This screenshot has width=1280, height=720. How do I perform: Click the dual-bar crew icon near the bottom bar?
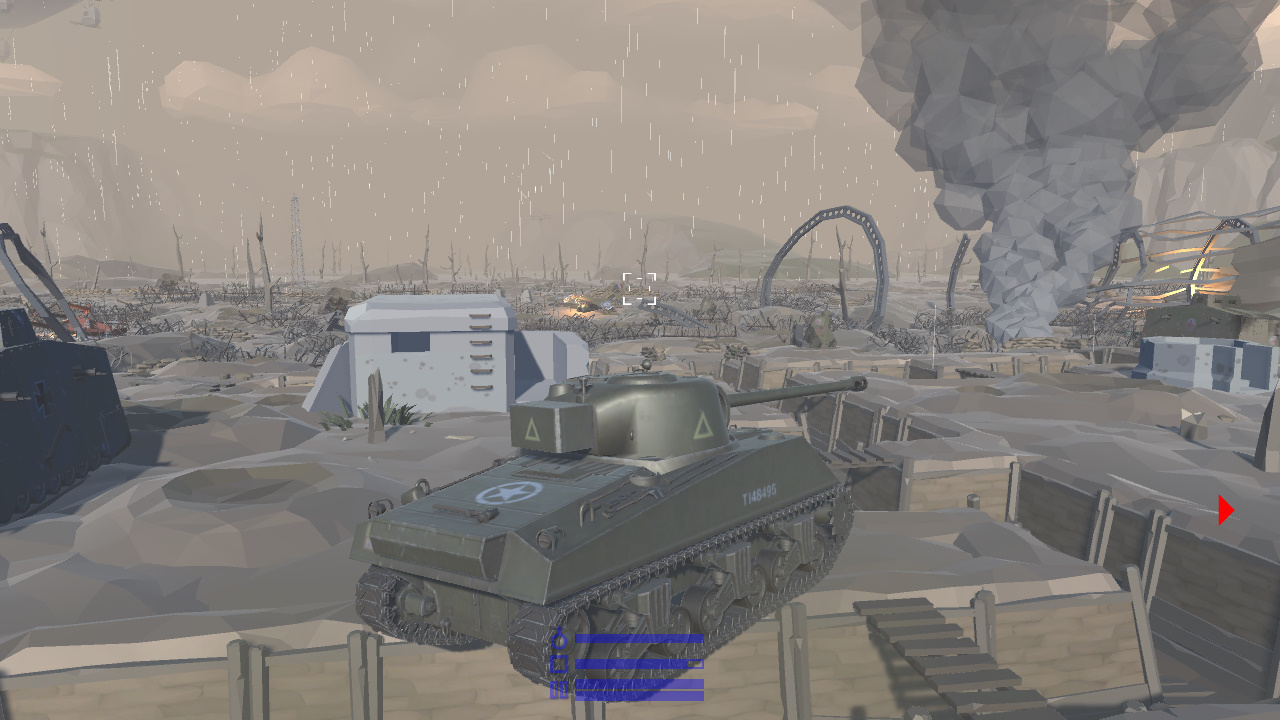tap(558, 688)
